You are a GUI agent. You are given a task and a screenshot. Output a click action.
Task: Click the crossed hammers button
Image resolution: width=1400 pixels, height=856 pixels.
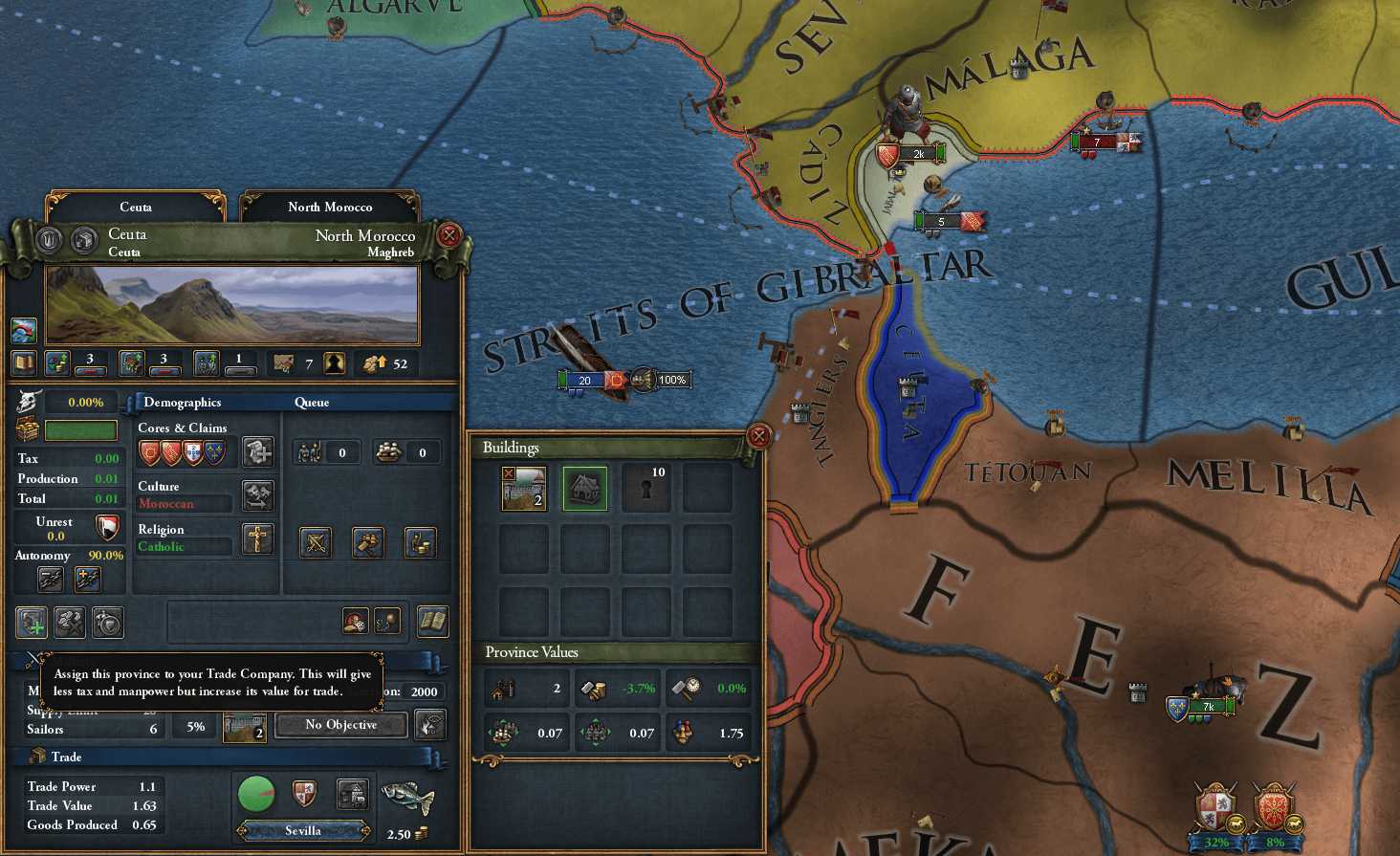(70, 623)
